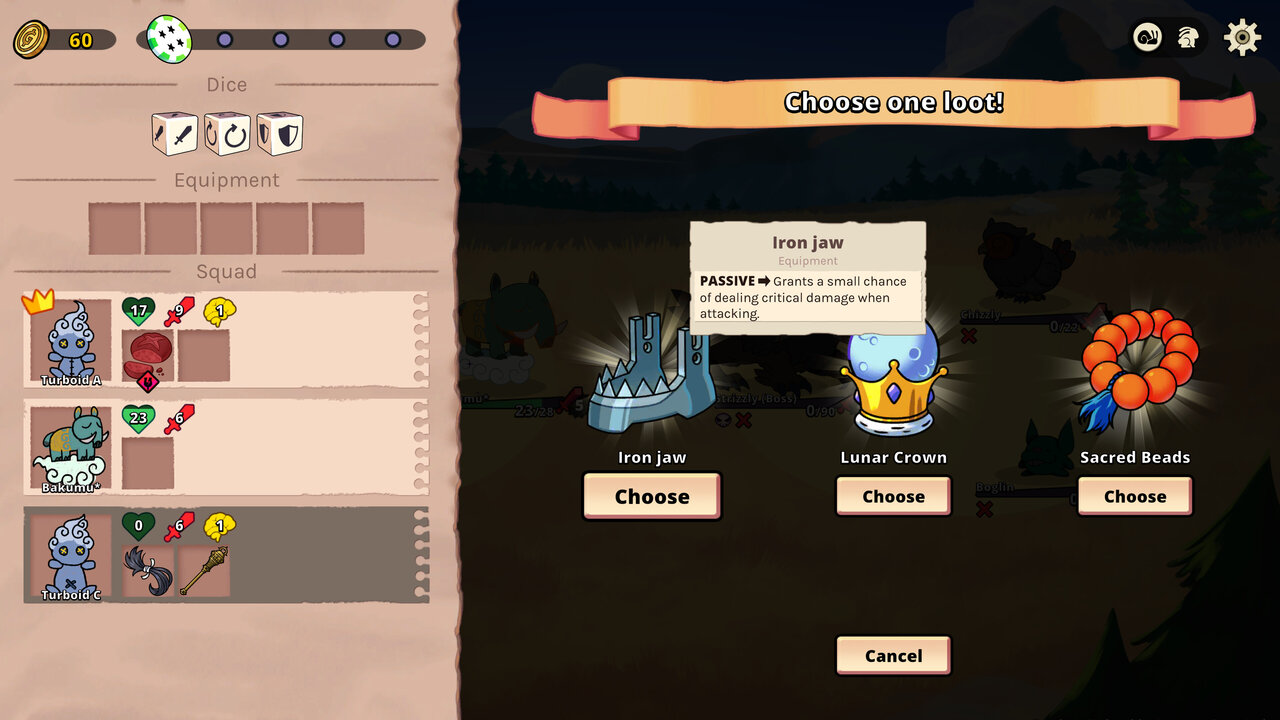The width and height of the screenshot is (1280, 720).
Task: Choose the Sacred Beads loot
Action: [x=1134, y=496]
